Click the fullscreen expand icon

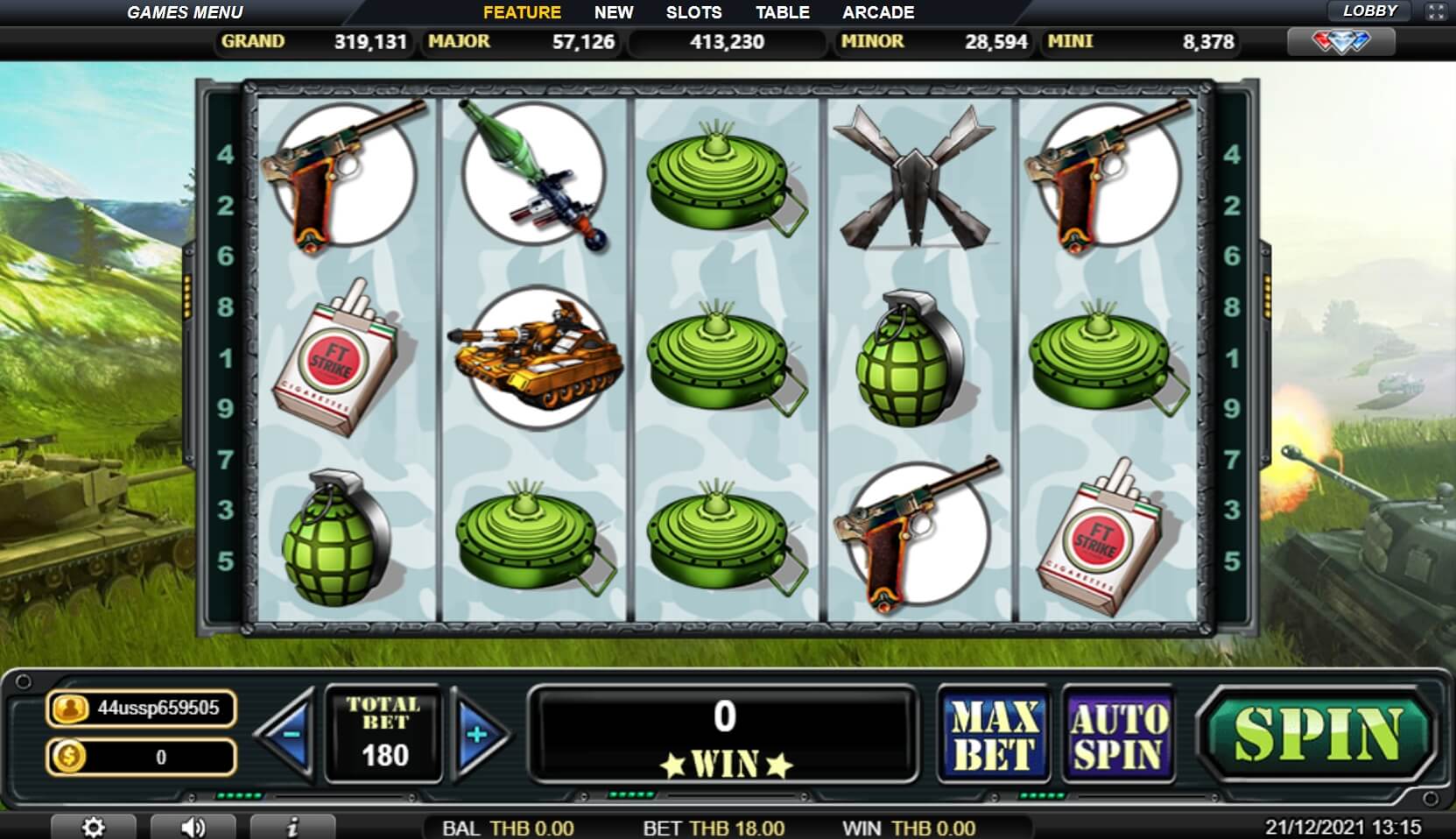1436,11
